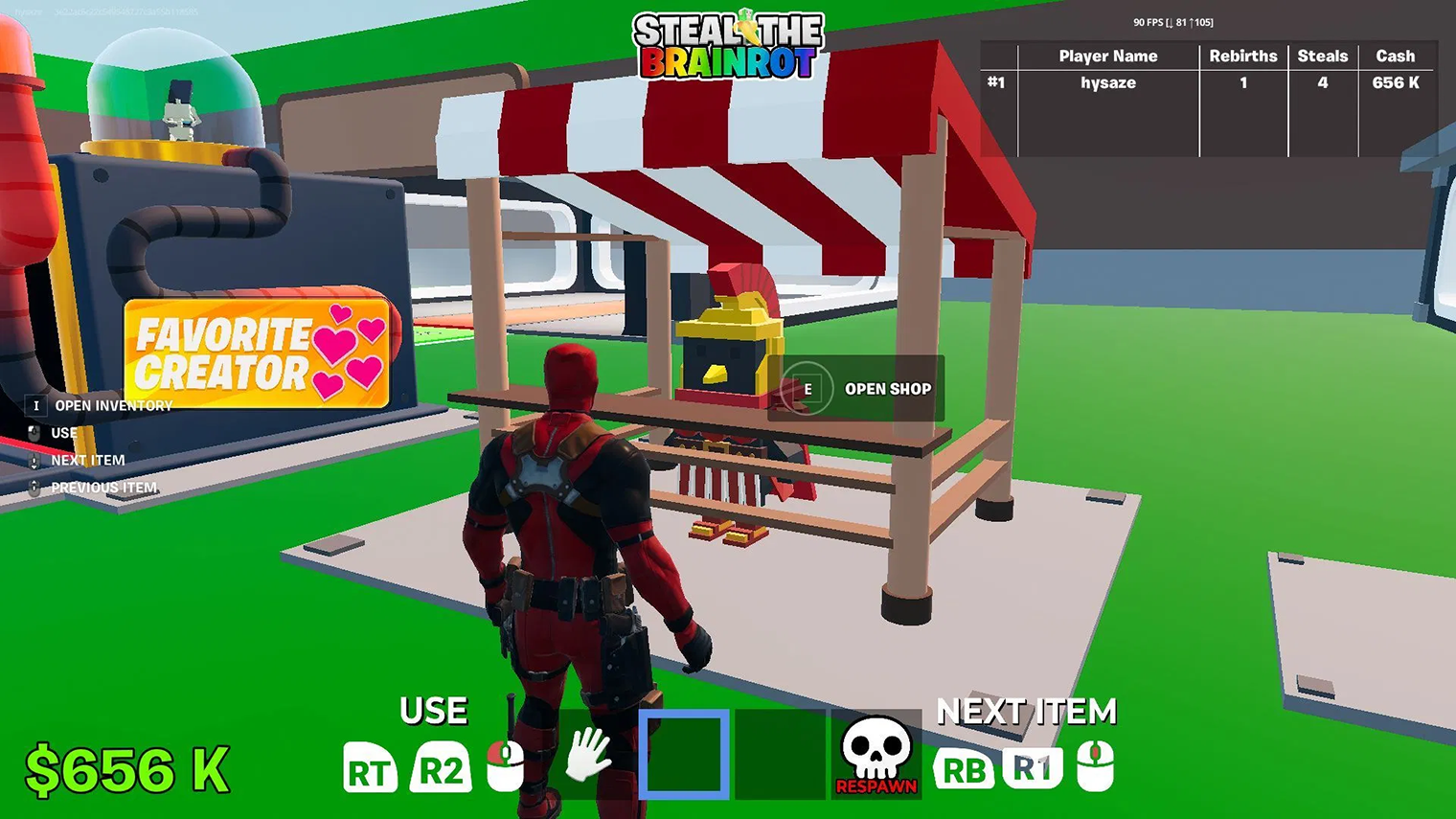Screen dimensions: 1456x819
Task: Click the Cash column header
Action: click(1396, 56)
